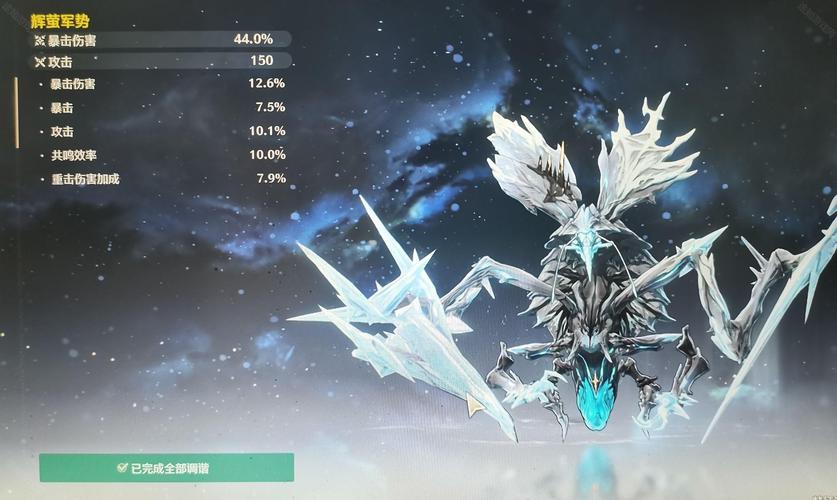Click the green 已完成全部调谐 button
The height and width of the screenshot is (500, 837).
pos(166,467)
